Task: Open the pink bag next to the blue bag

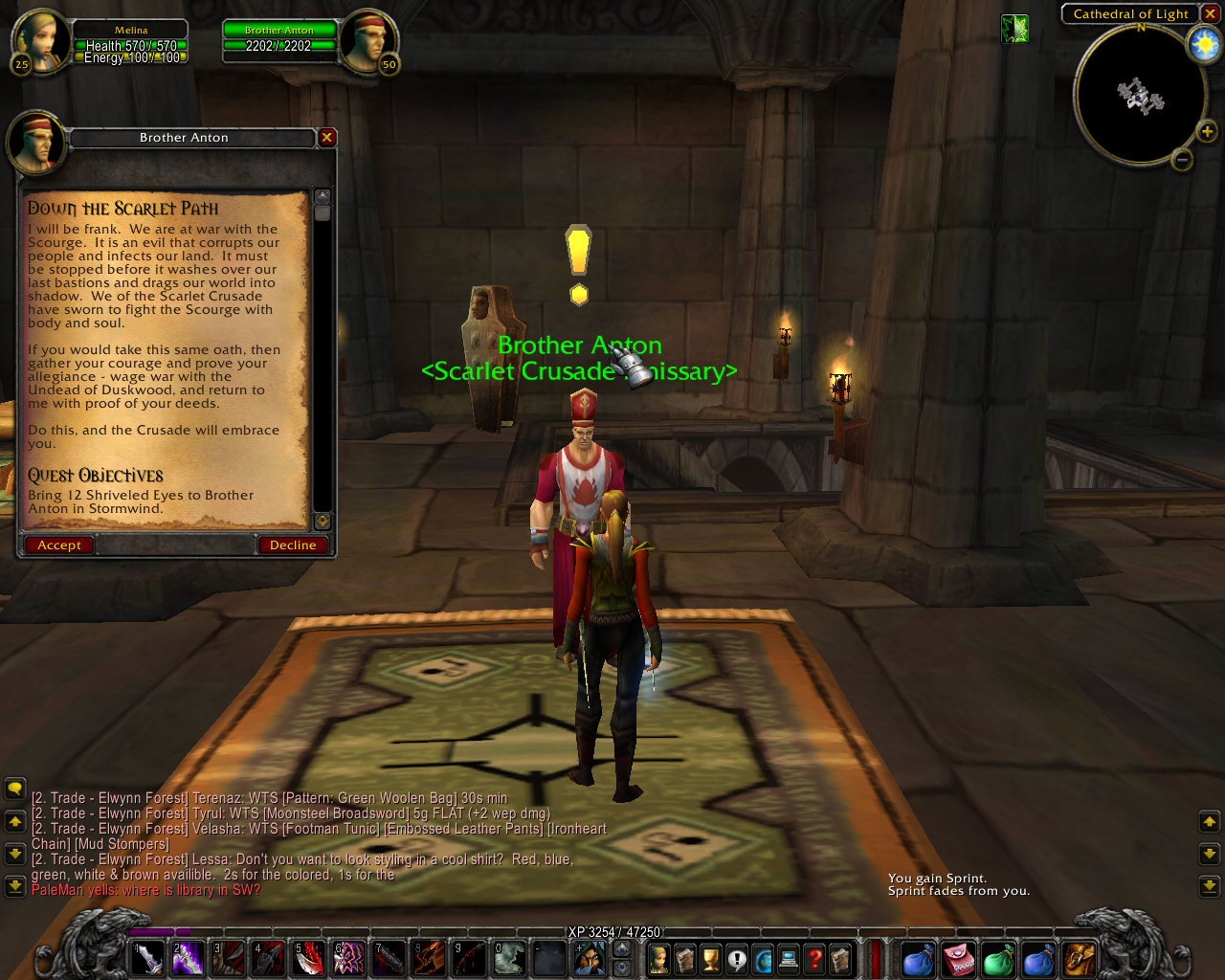Action: tap(957, 960)
